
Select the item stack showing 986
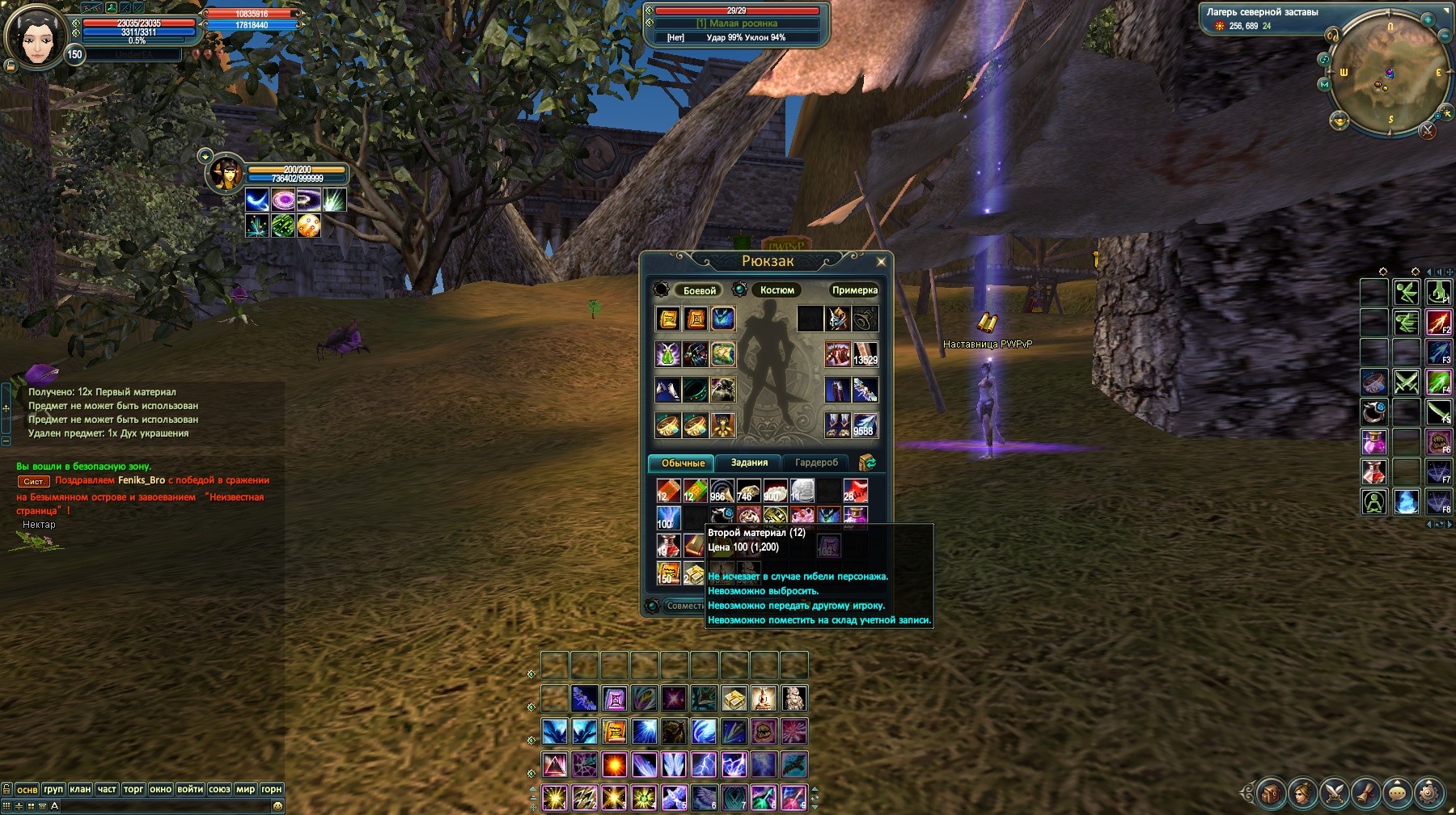click(722, 491)
